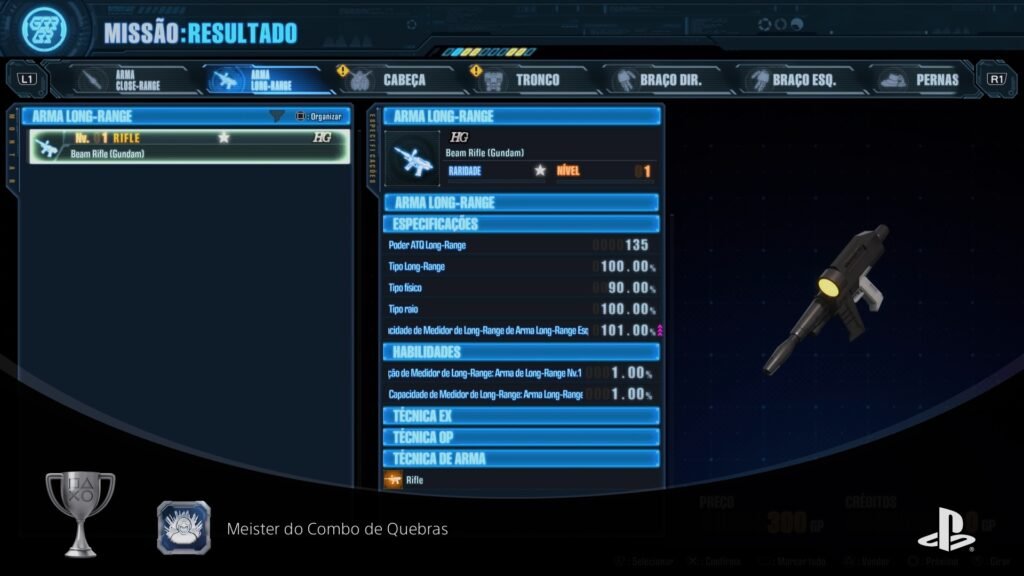Click the Beam Rifle item thumbnail
Viewport: 1024px width, 576px height.
coord(413,159)
